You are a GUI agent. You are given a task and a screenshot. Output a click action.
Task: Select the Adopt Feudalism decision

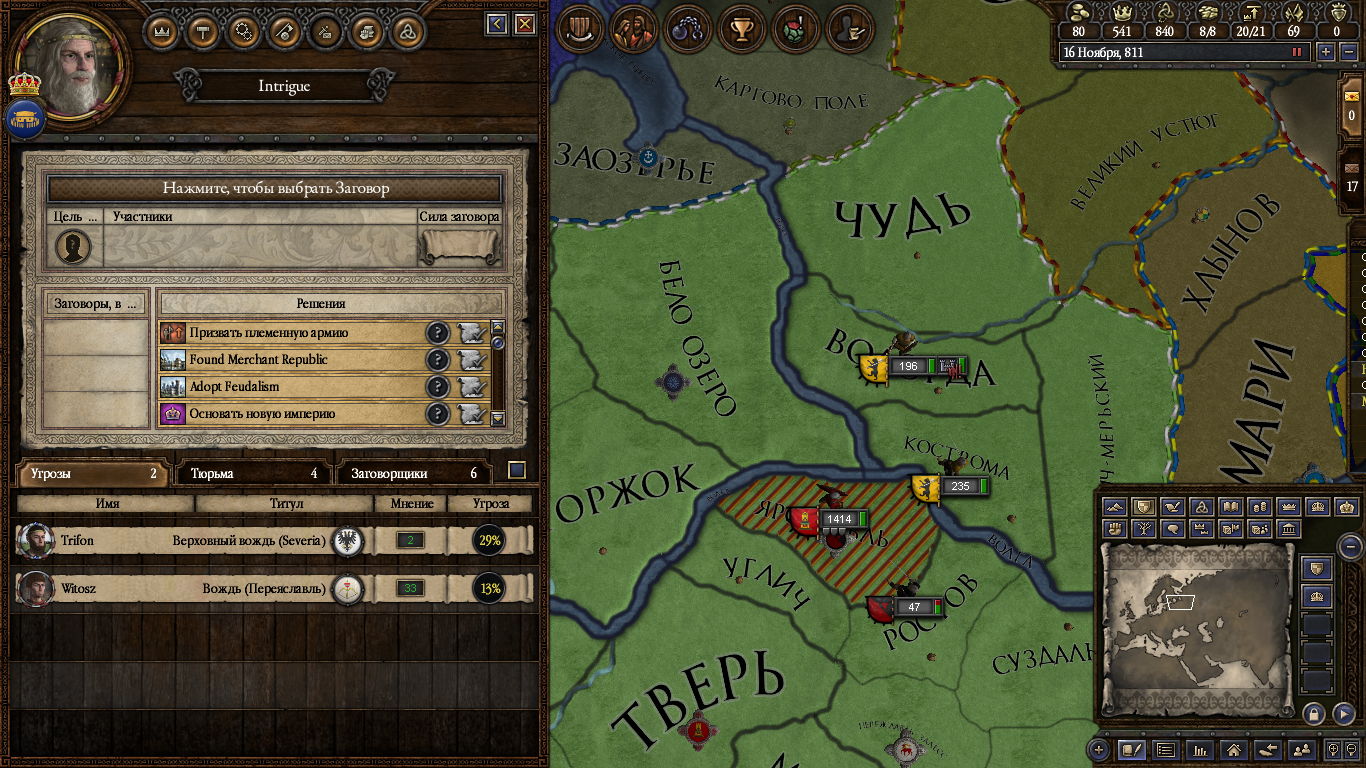click(x=290, y=387)
